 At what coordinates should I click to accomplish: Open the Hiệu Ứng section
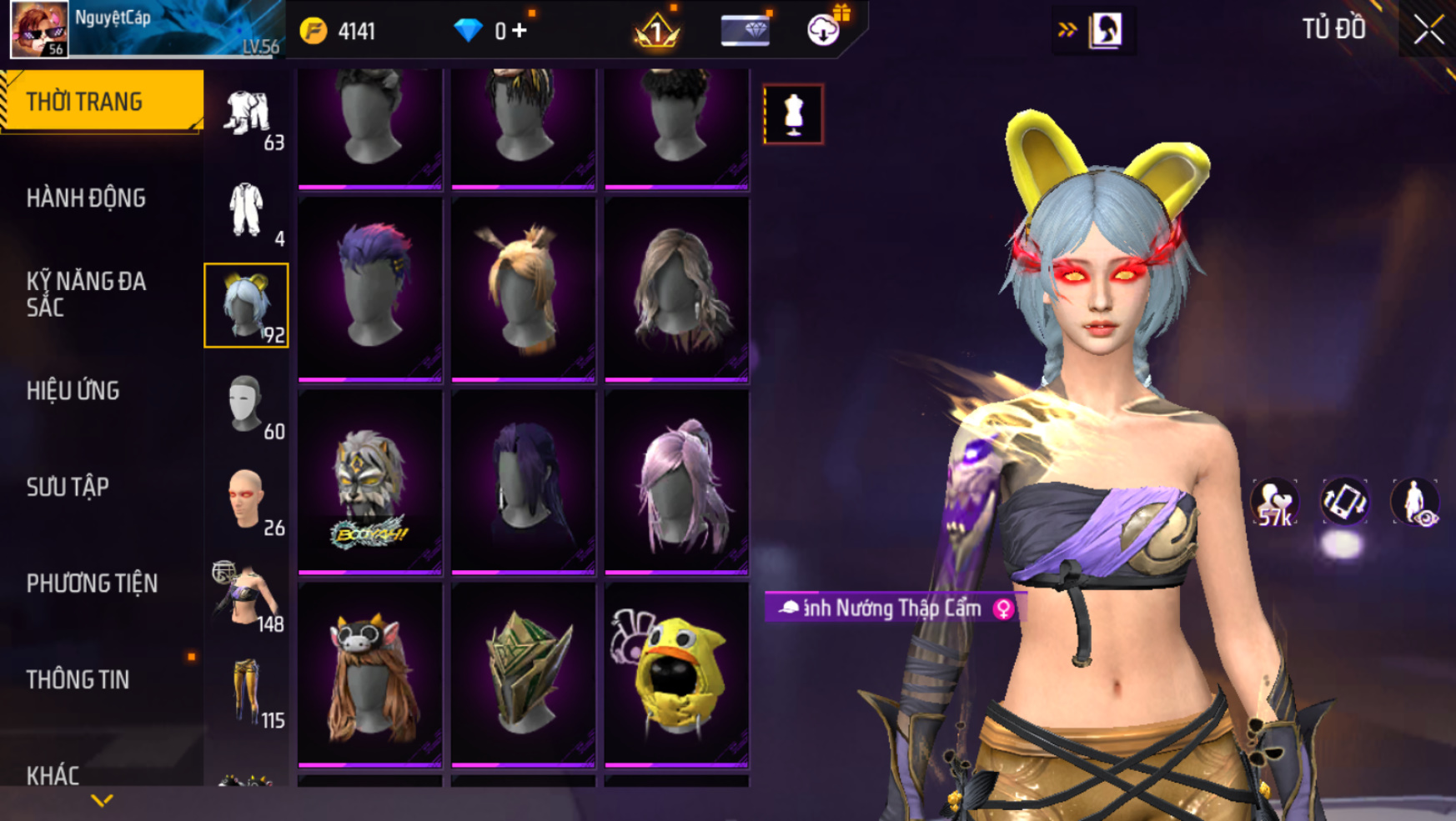(73, 391)
